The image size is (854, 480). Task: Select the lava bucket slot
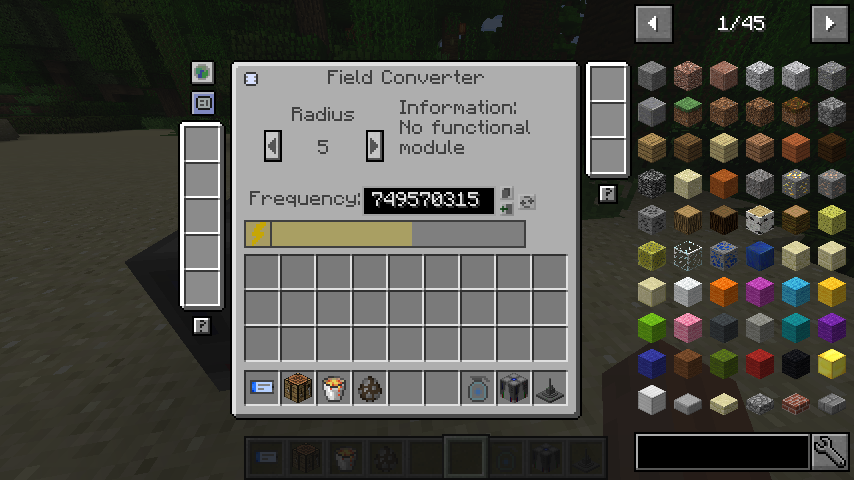pos(334,387)
